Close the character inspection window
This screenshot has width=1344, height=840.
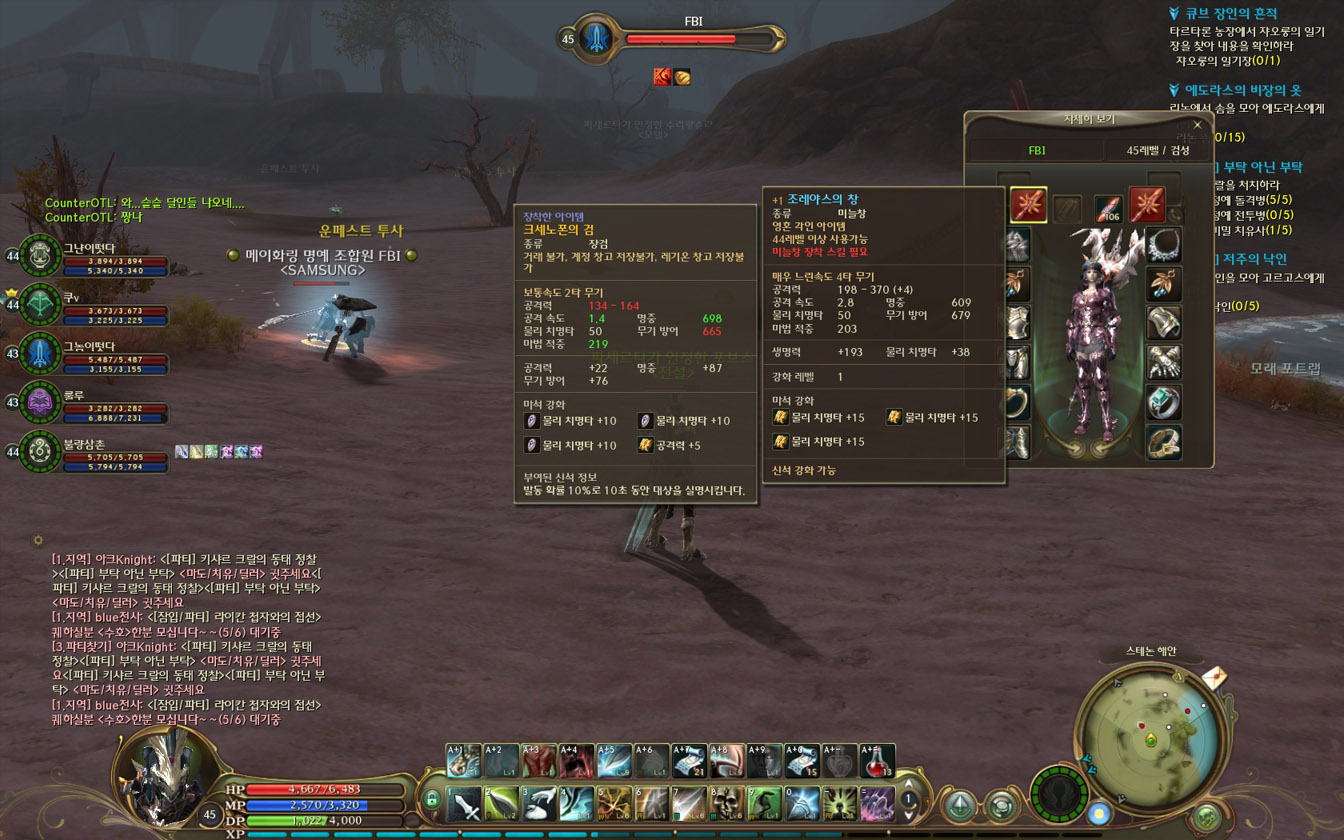(1197, 125)
